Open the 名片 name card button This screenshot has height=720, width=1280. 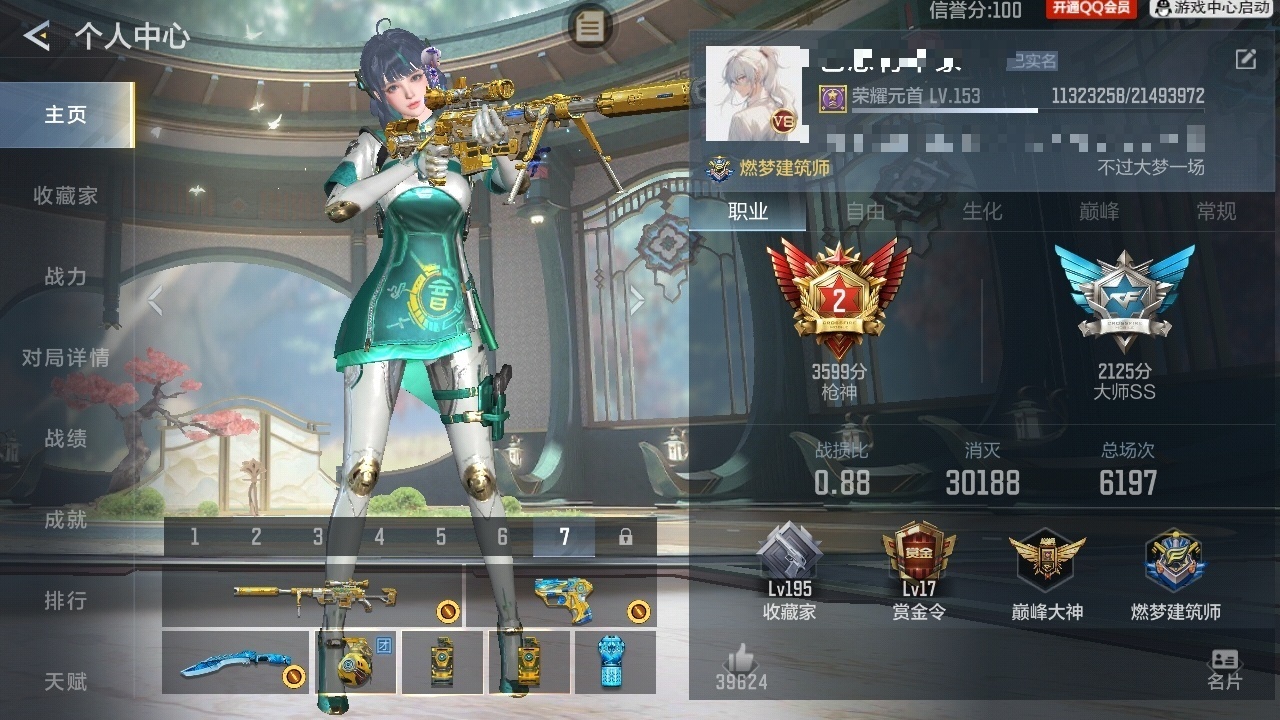coord(1224,669)
